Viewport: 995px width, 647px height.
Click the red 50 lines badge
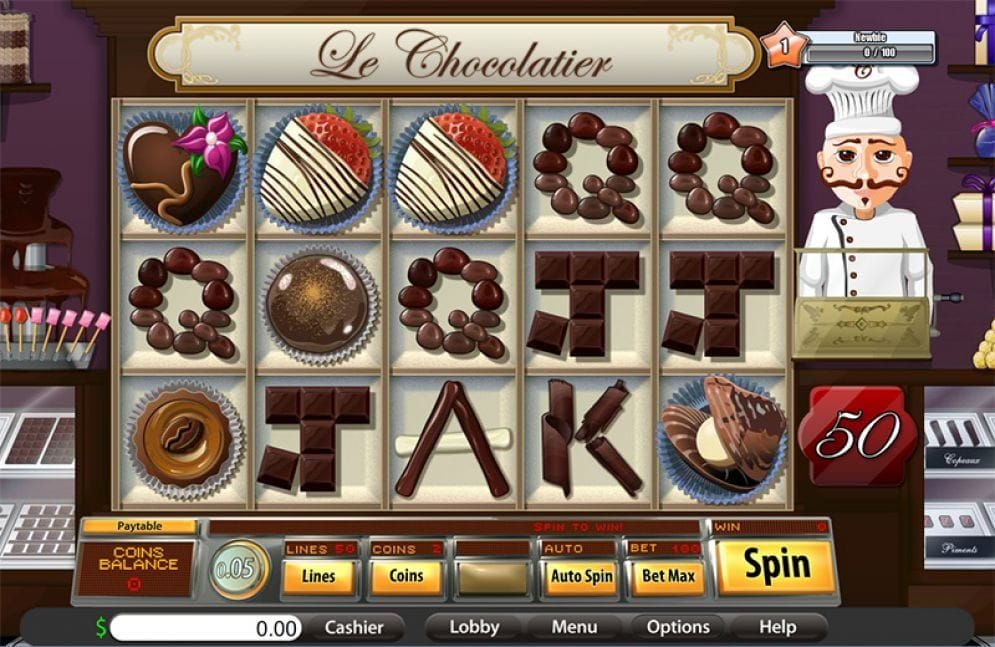(x=850, y=436)
